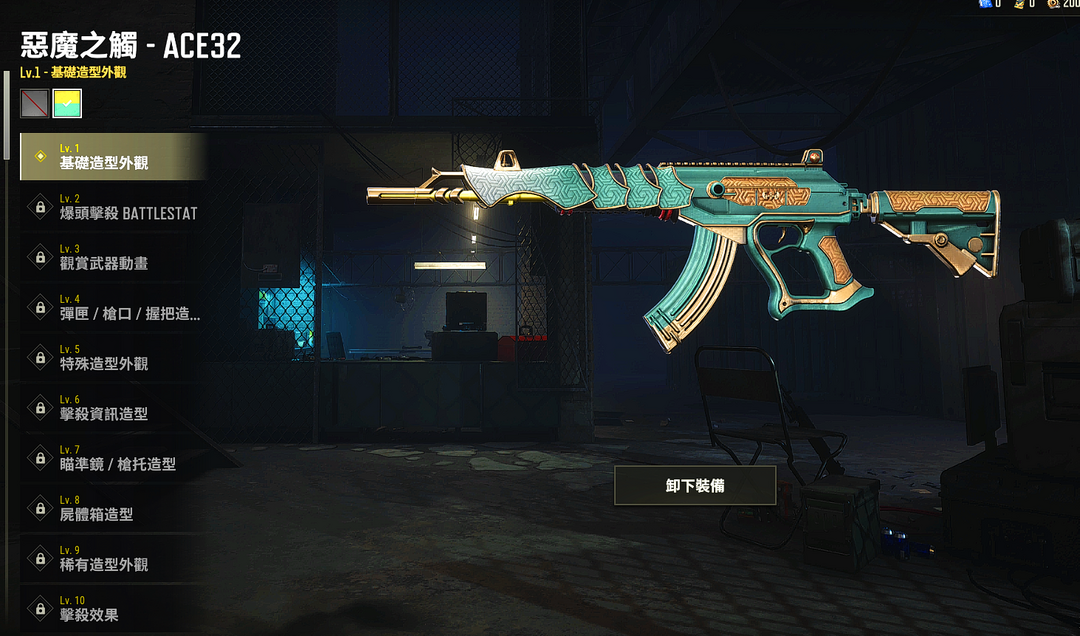1080x636 pixels.
Task: Choose the Lv. 5 特殊造型外觀 entry
Action: point(112,357)
